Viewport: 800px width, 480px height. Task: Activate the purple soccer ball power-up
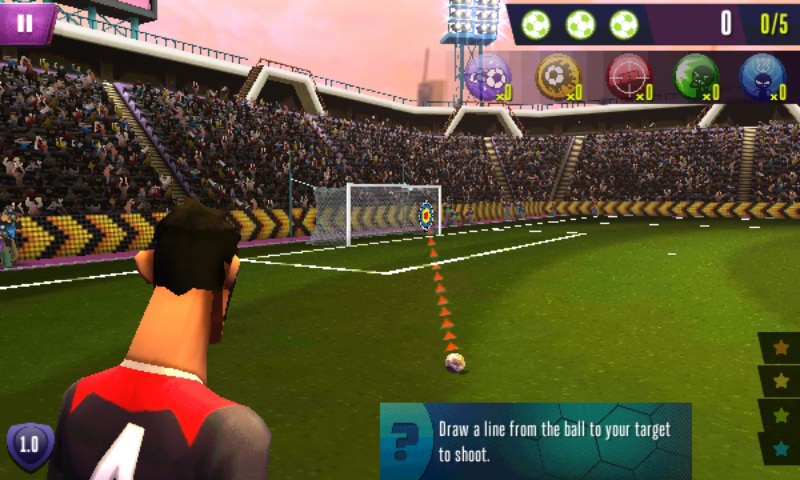click(488, 76)
